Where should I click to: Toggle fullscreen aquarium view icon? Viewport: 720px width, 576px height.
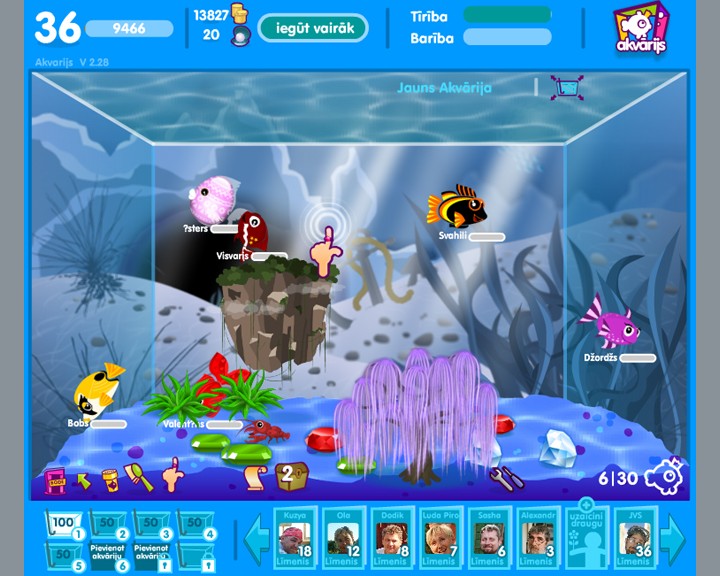[x=567, y=88]
